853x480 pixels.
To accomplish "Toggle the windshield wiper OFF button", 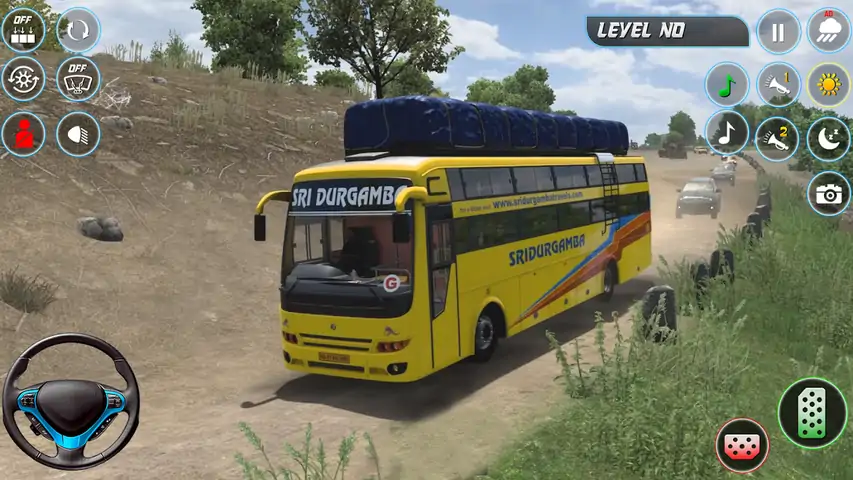I will [x=78, y=79].
